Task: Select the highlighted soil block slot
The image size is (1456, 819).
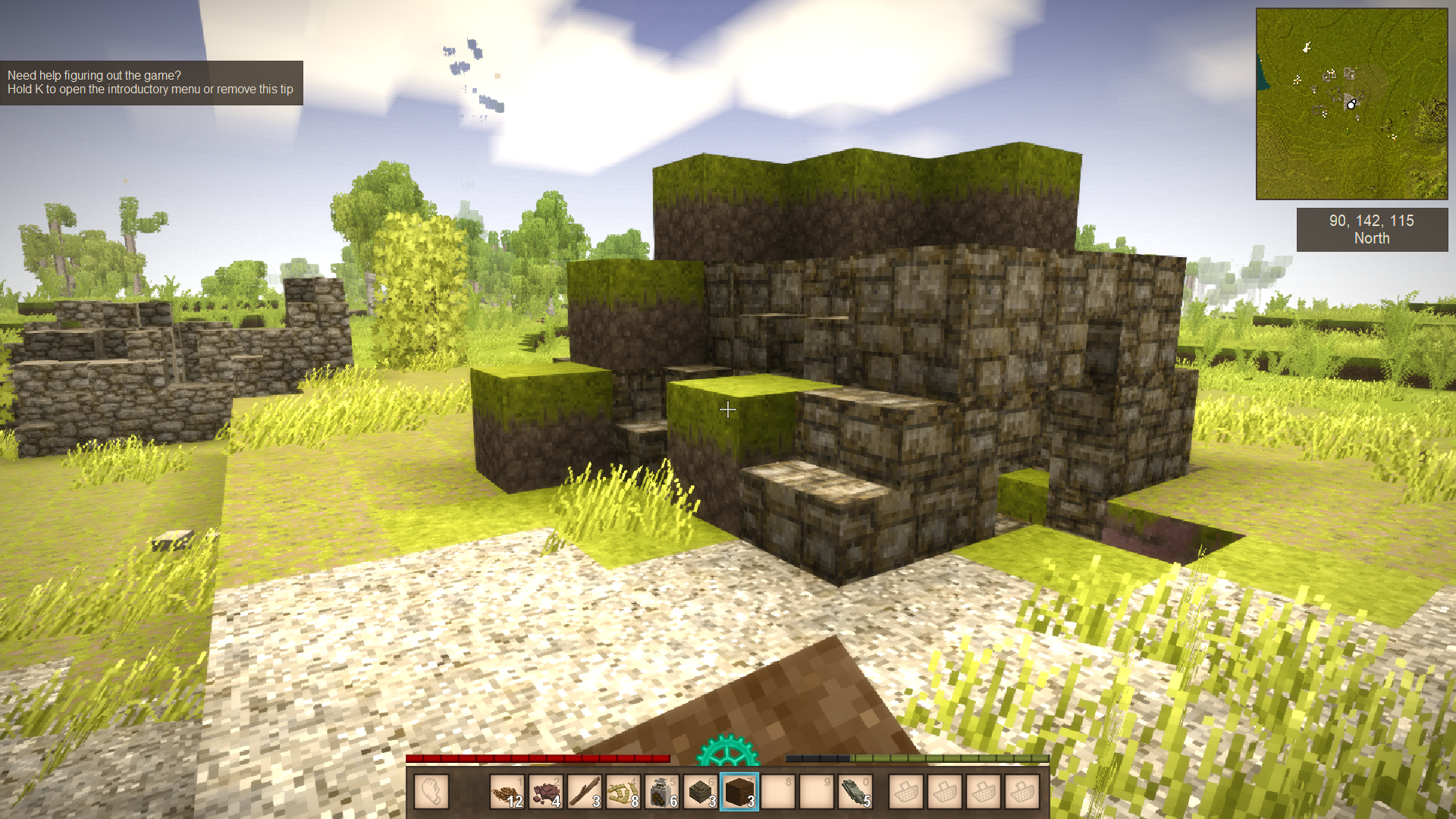Action: click(x=739, y=792)
